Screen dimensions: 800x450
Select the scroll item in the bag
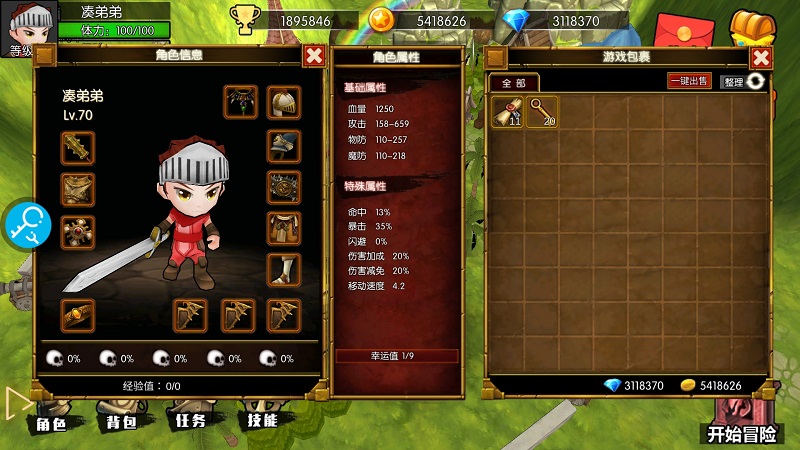(509, 112)
